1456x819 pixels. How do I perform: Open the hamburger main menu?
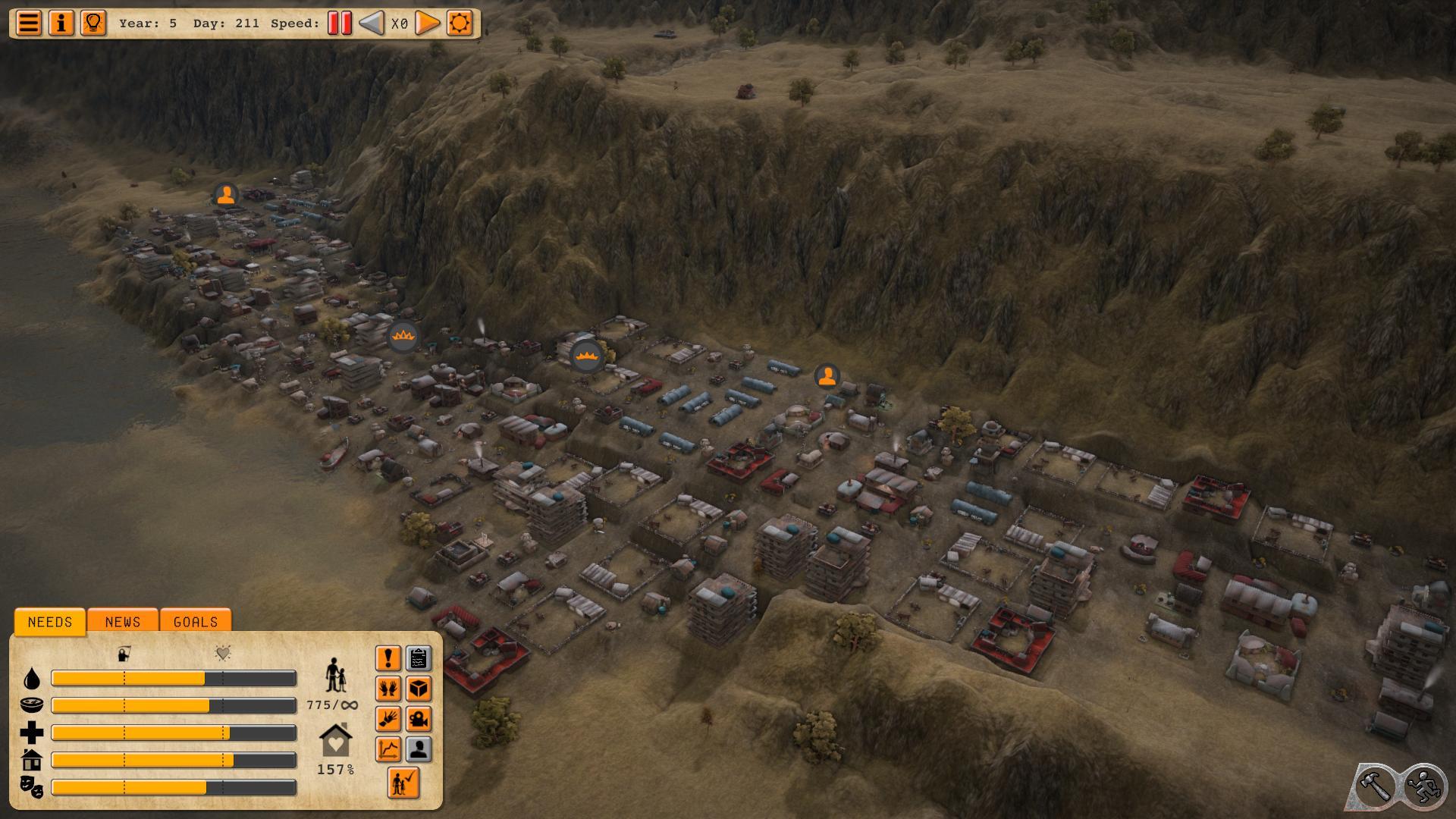pyautogui.click(x=29, y=23)
